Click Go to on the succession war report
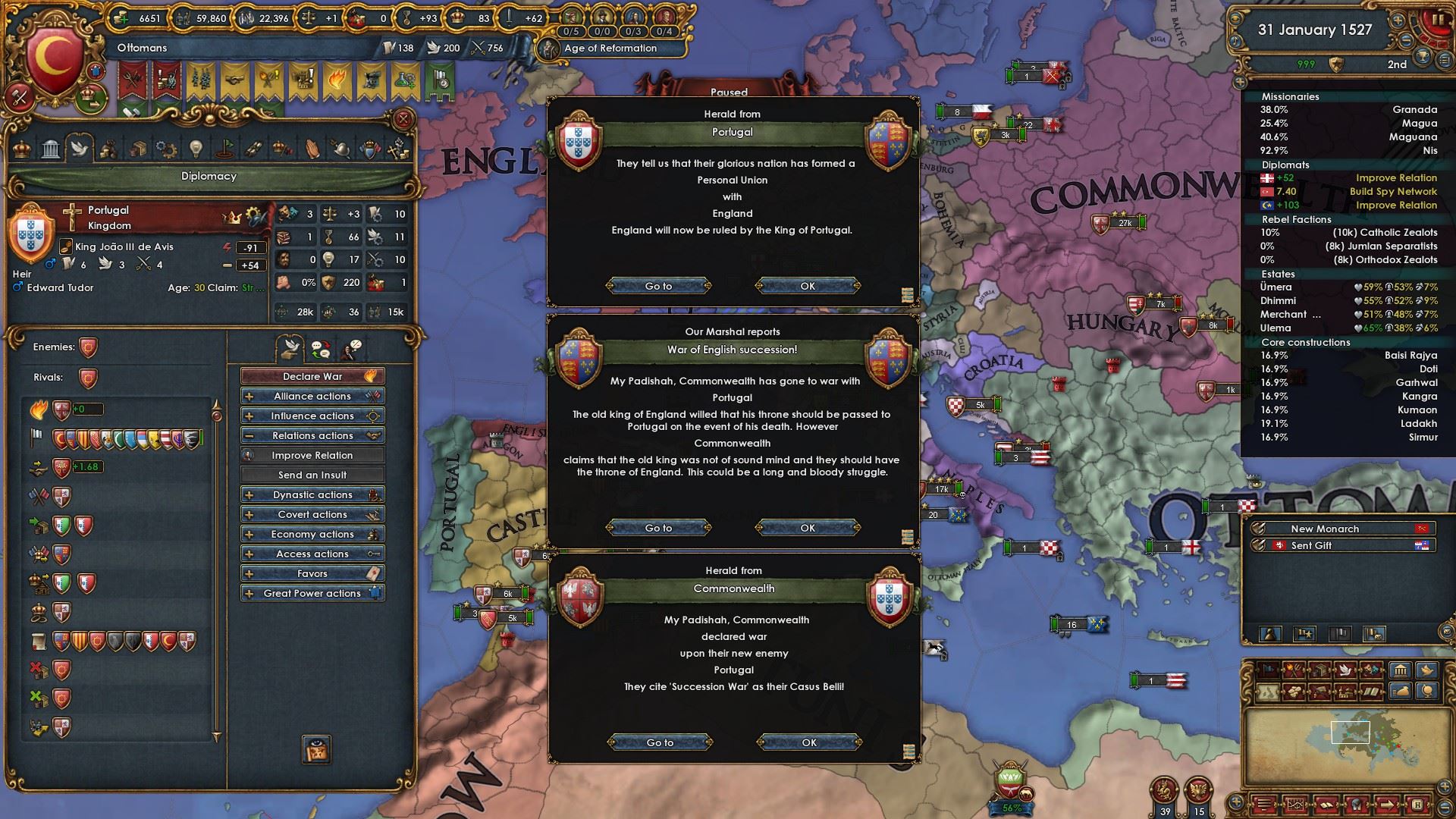Screen dimensions: 1456x819 [658, 528]
